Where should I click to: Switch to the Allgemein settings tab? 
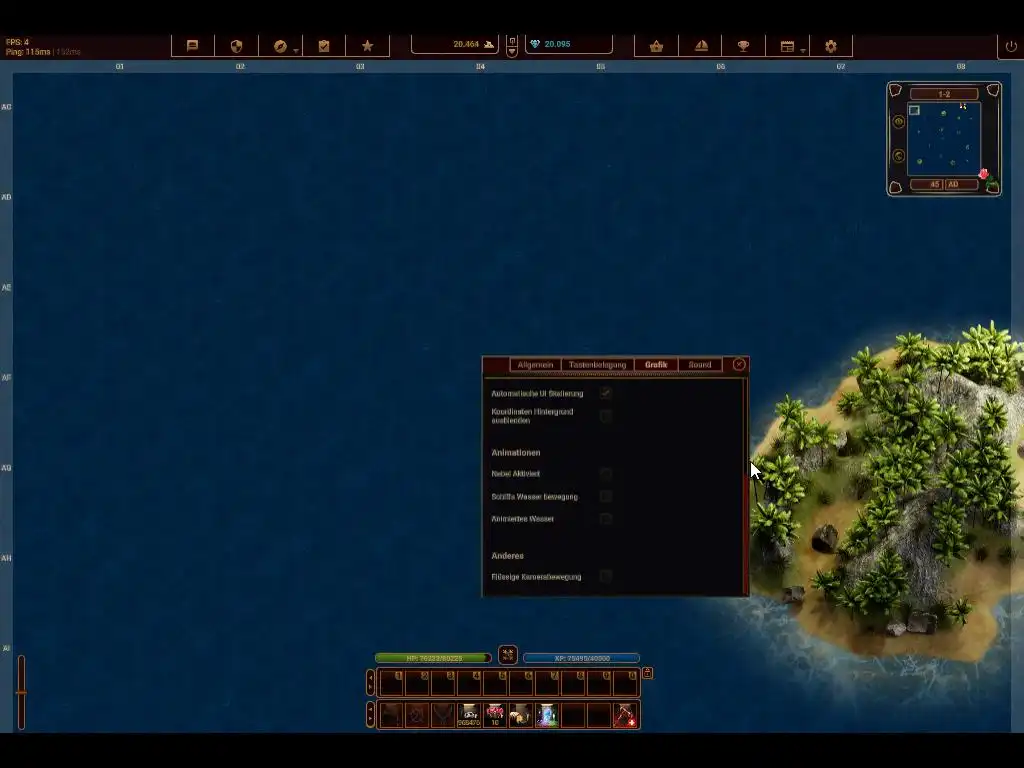click(535, 365)
